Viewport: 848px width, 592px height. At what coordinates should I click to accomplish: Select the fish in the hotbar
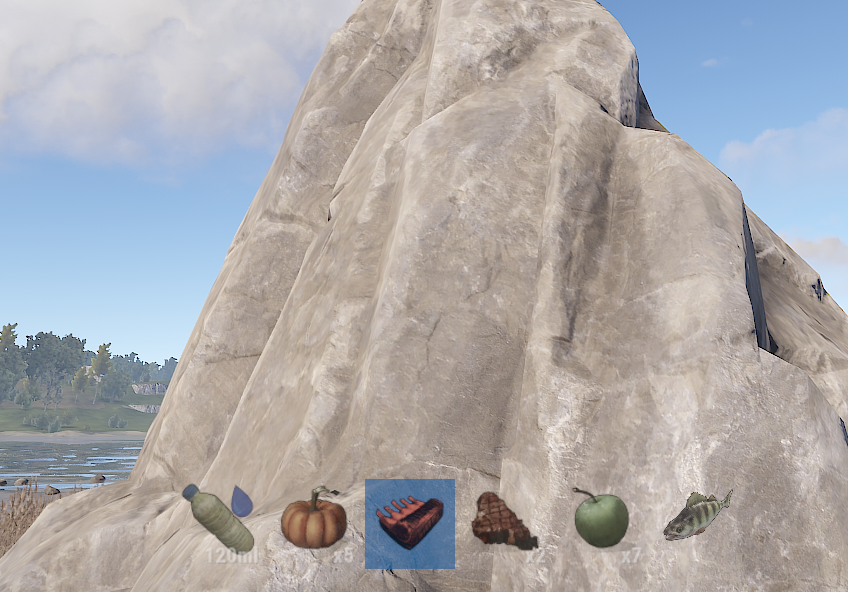pos(697,515)
